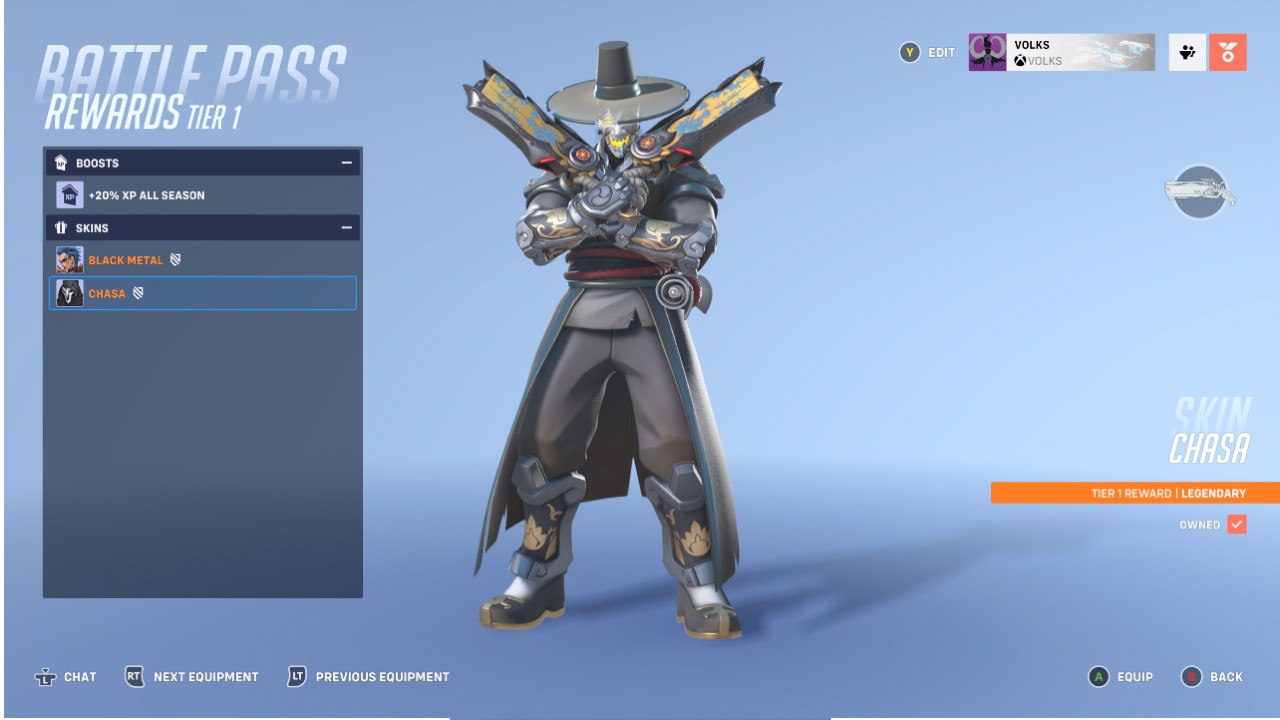This screenshot has height=720, width=1280.
Task: Collapse the BOOSTS section
Action: pyautogui.click(x=347, y=163)
